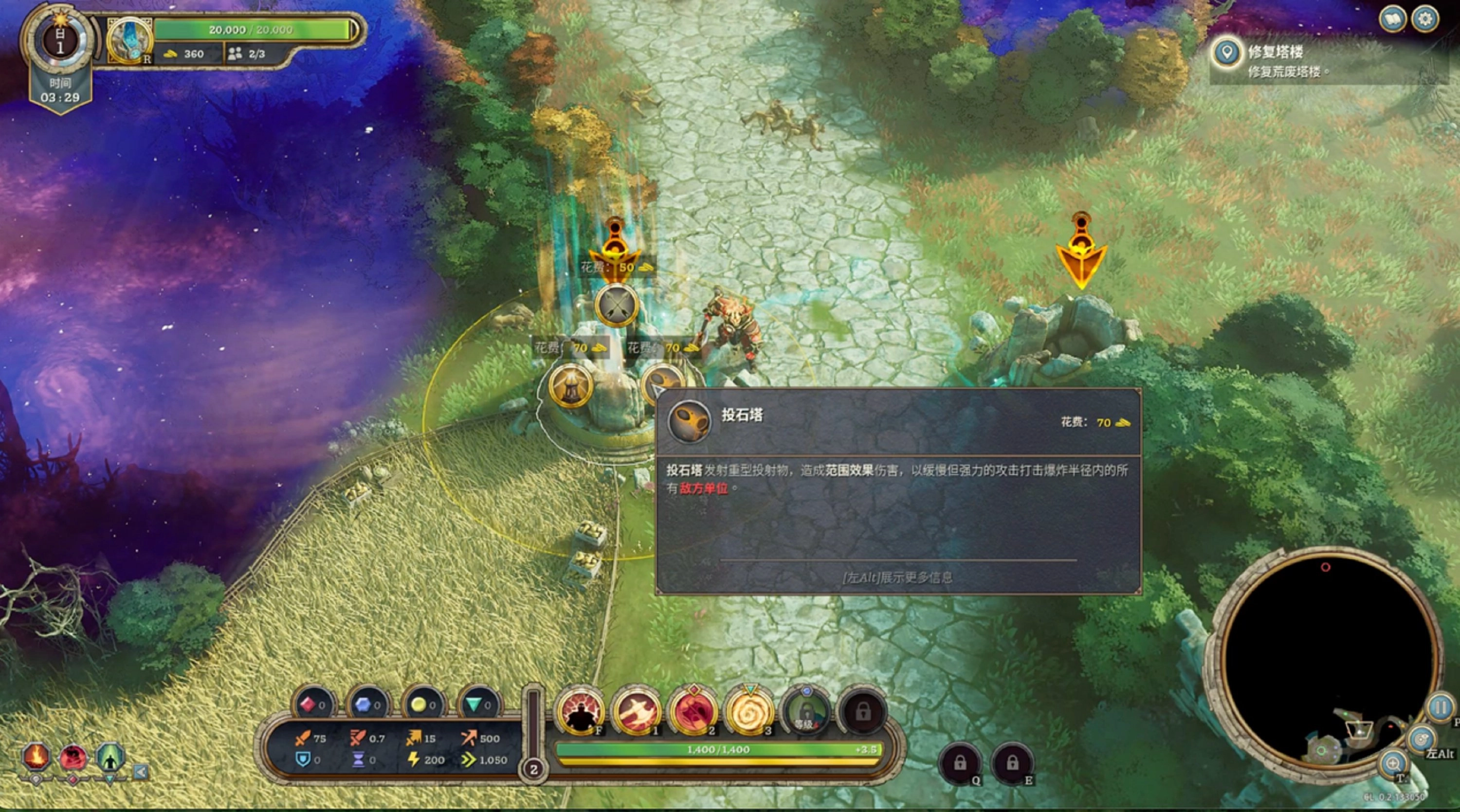Cast the golden swirl ability in slot 3

[749, 711]
